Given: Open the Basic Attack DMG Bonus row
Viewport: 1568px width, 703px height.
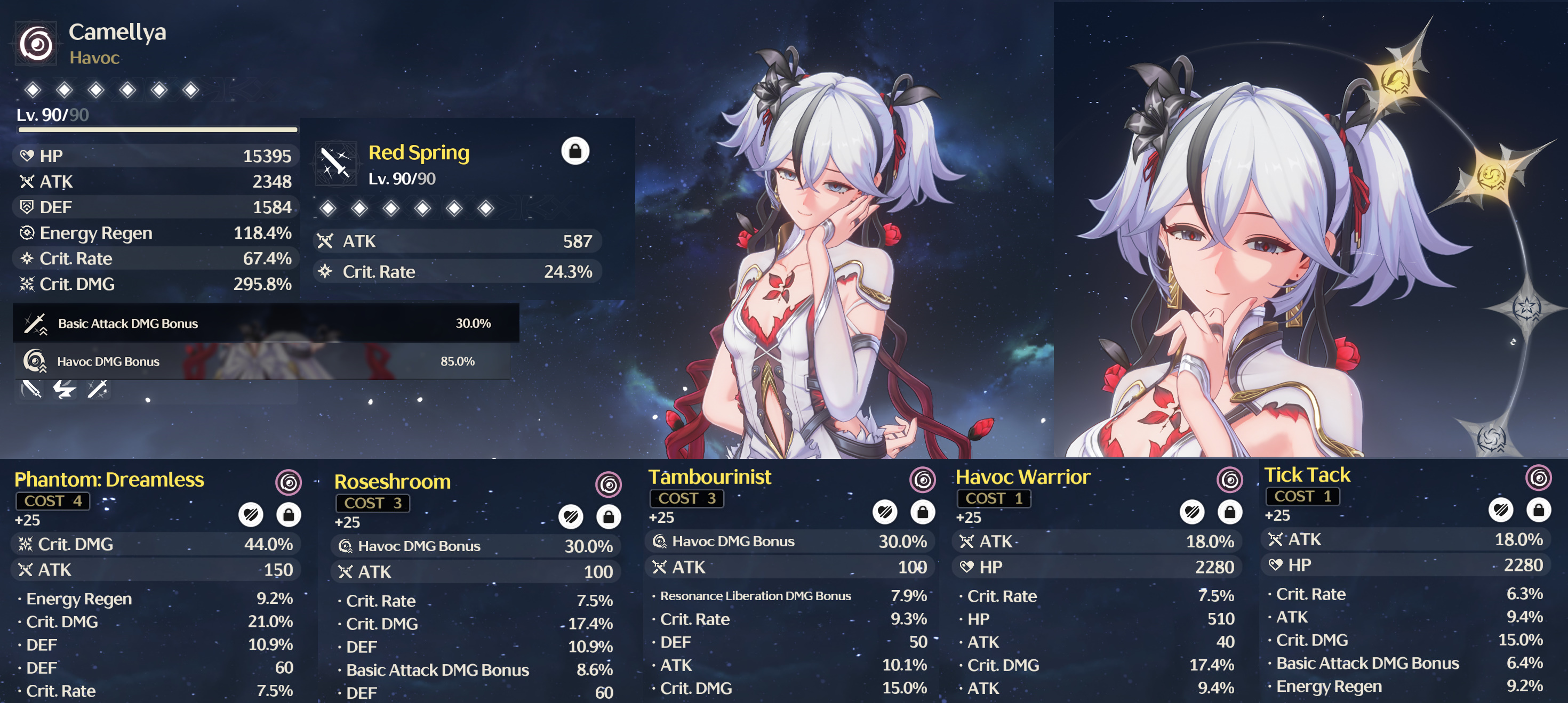Looking at the screenshot, I should tap(266, 324).
